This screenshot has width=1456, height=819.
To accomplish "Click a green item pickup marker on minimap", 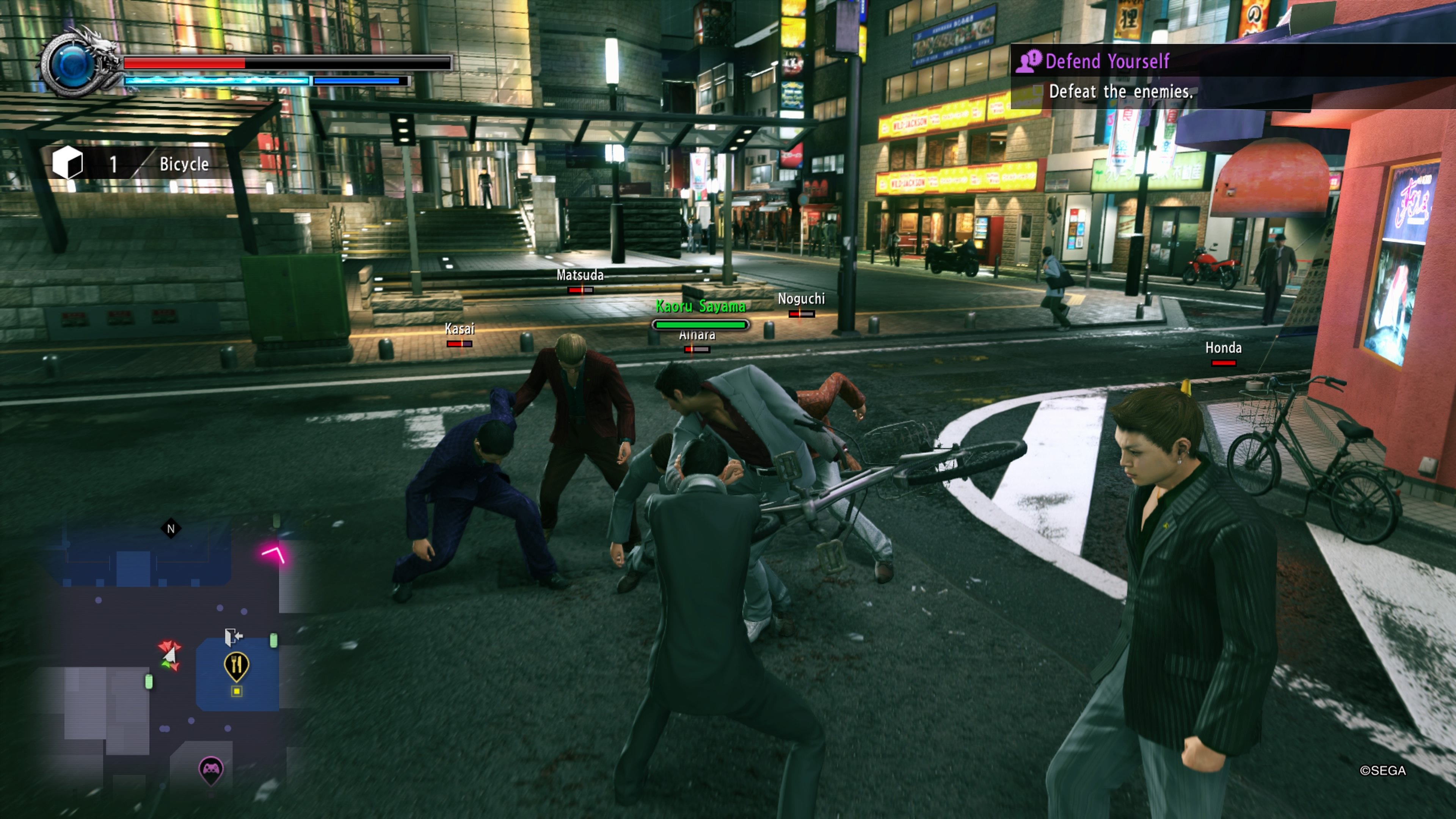I will pyautogui.click(x=149, y=681).
